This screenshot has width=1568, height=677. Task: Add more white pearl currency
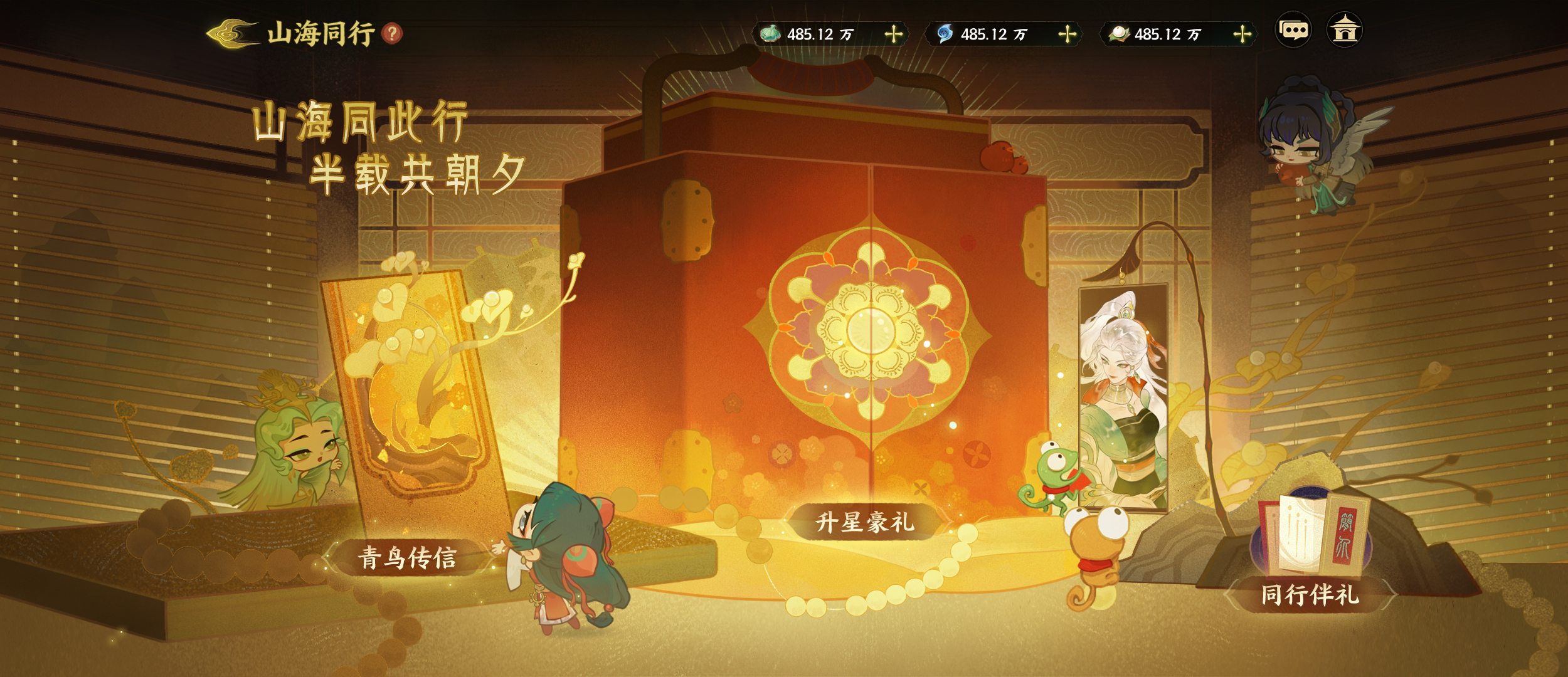click(1242, 34)
